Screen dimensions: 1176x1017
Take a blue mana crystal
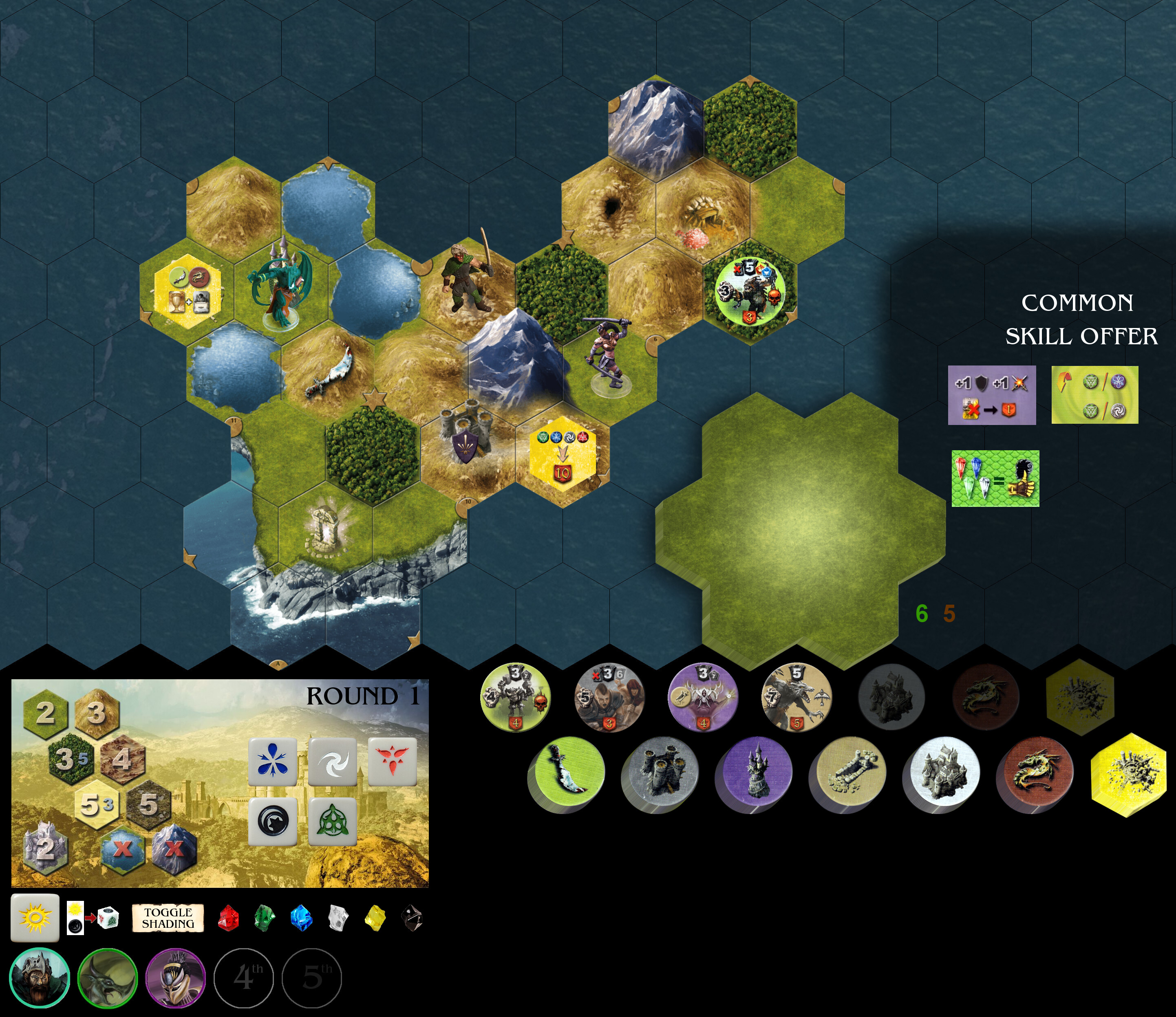tap(301, 918)
